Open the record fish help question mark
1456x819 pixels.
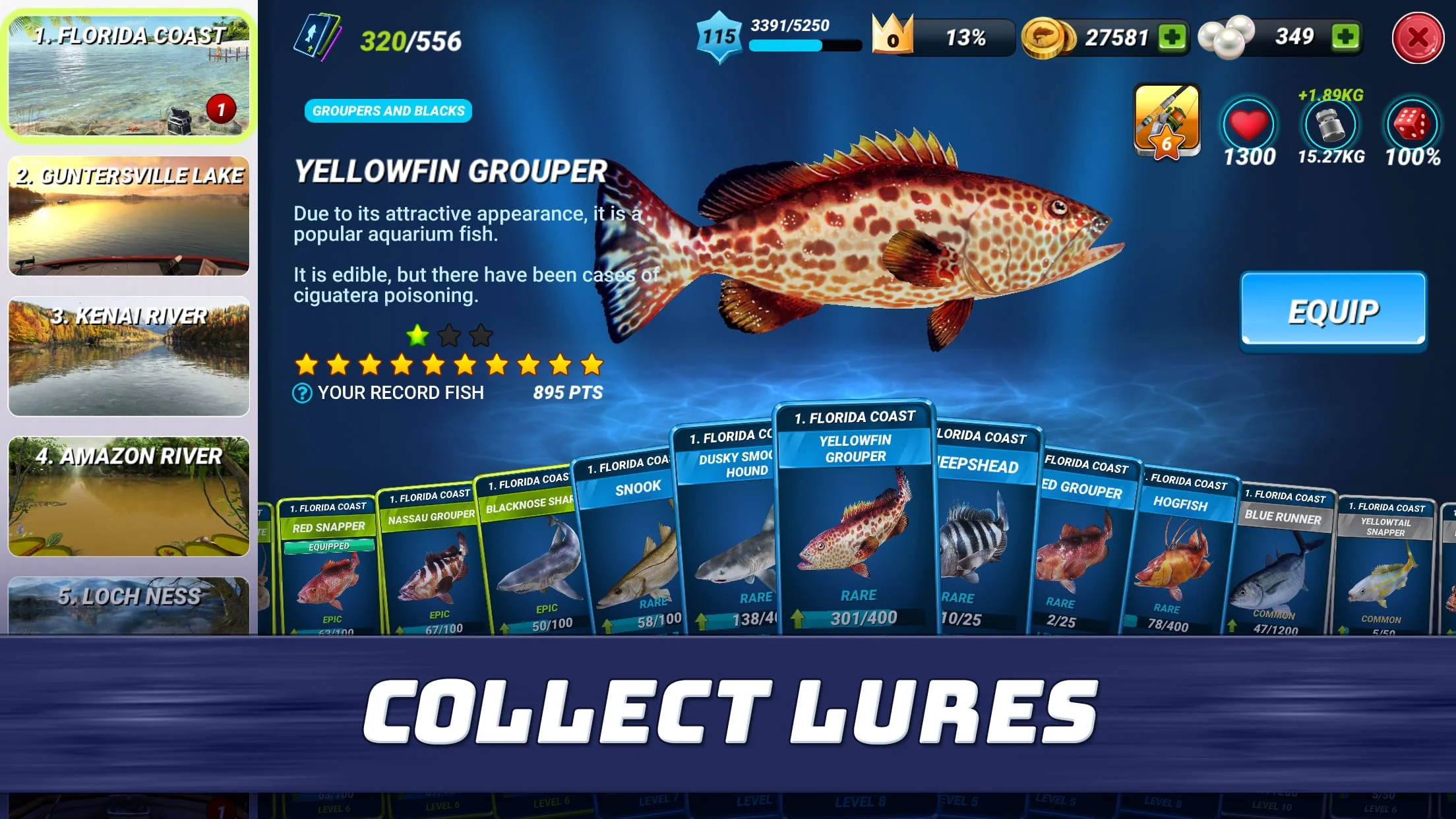301,393
